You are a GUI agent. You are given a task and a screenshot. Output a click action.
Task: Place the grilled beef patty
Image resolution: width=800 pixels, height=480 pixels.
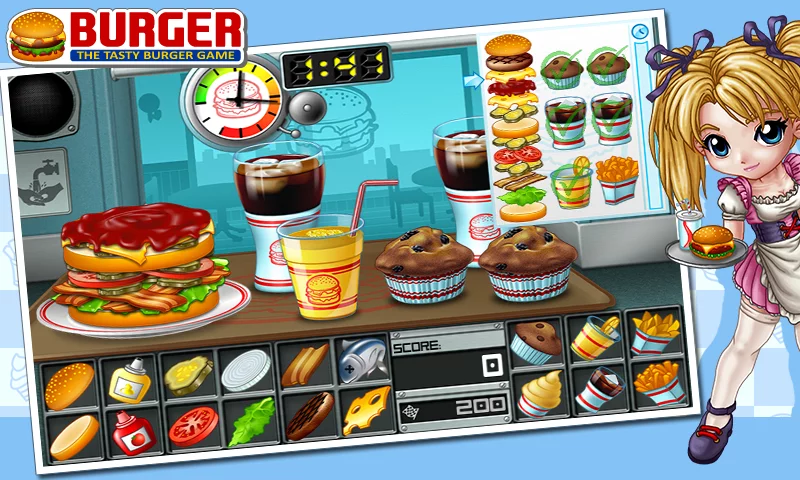pyautogui.click(x=308, y=416)
